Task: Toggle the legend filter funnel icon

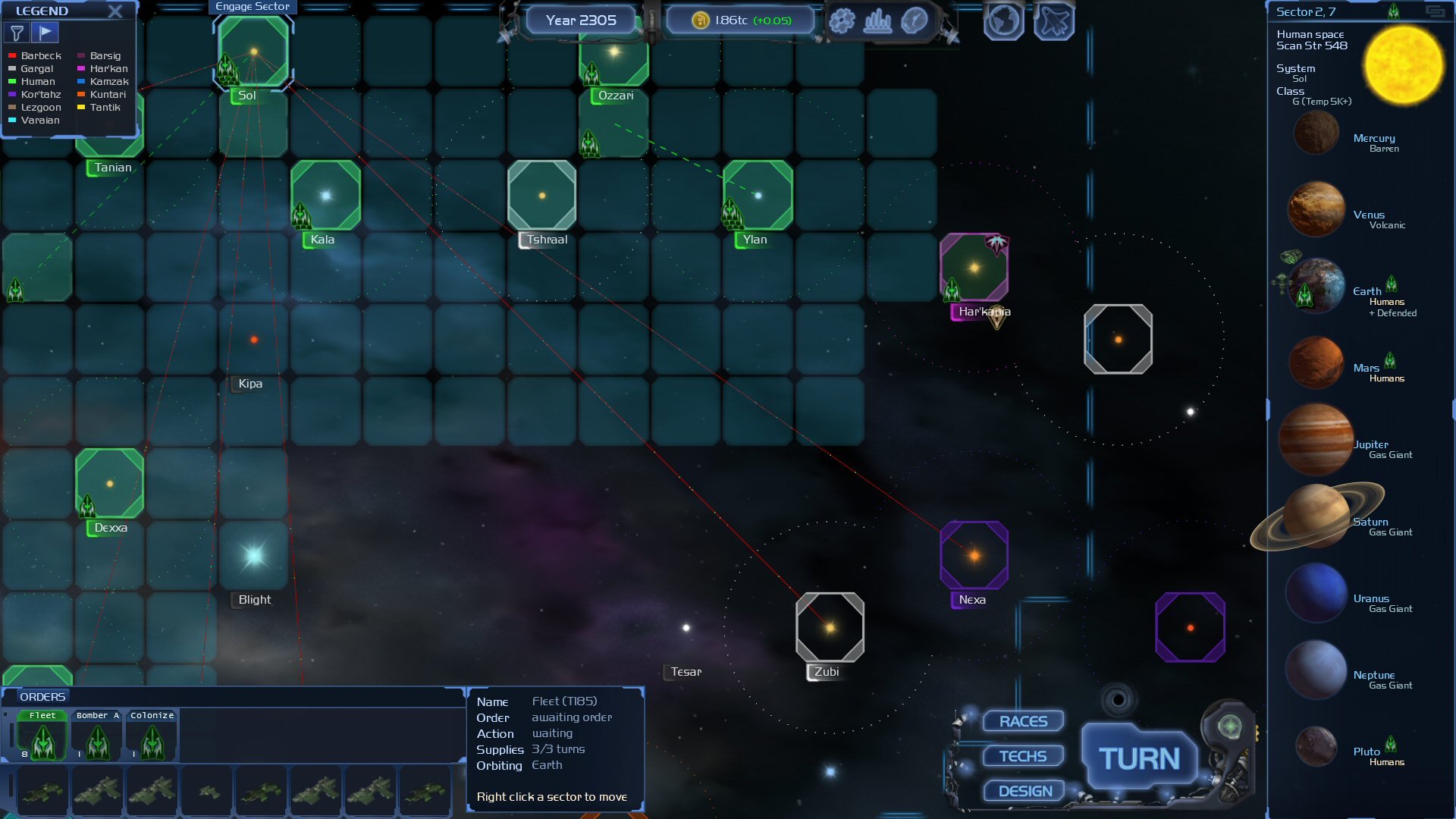Action: pyautogui.click(x=17, y=33)
